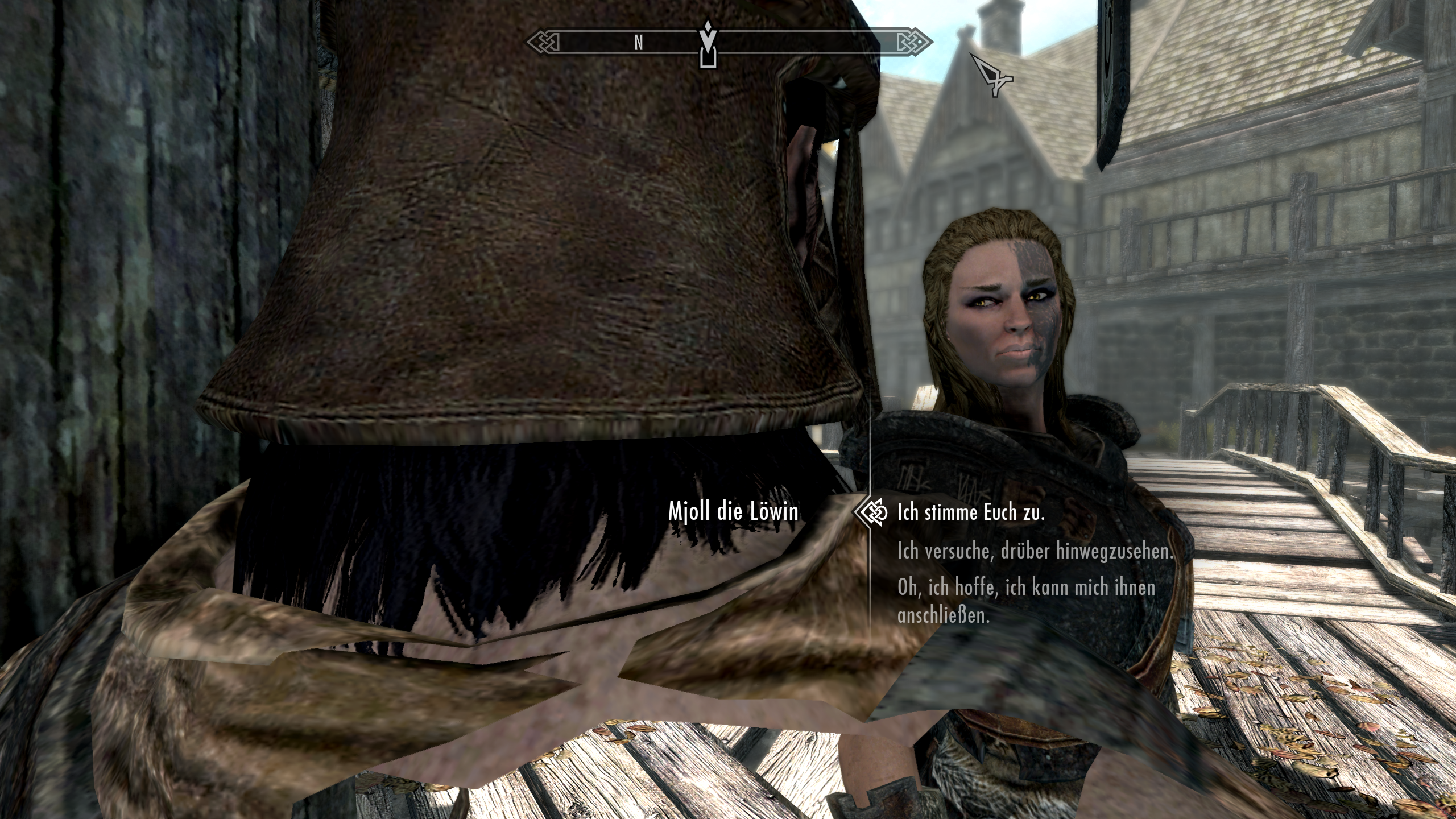Click the N marker on the compass
1456x819 pixels.
tap(639, 42)
